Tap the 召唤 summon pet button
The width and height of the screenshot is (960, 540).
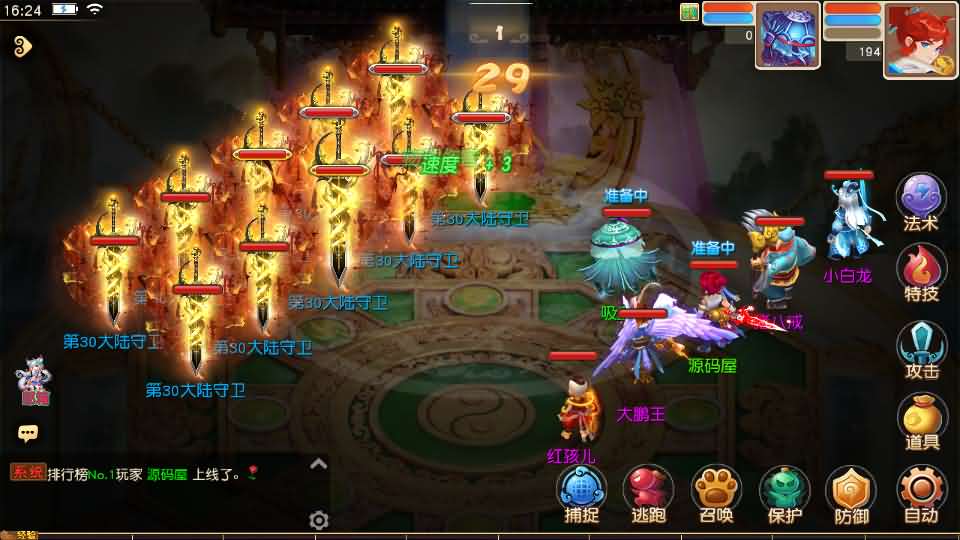coord(715,494)
